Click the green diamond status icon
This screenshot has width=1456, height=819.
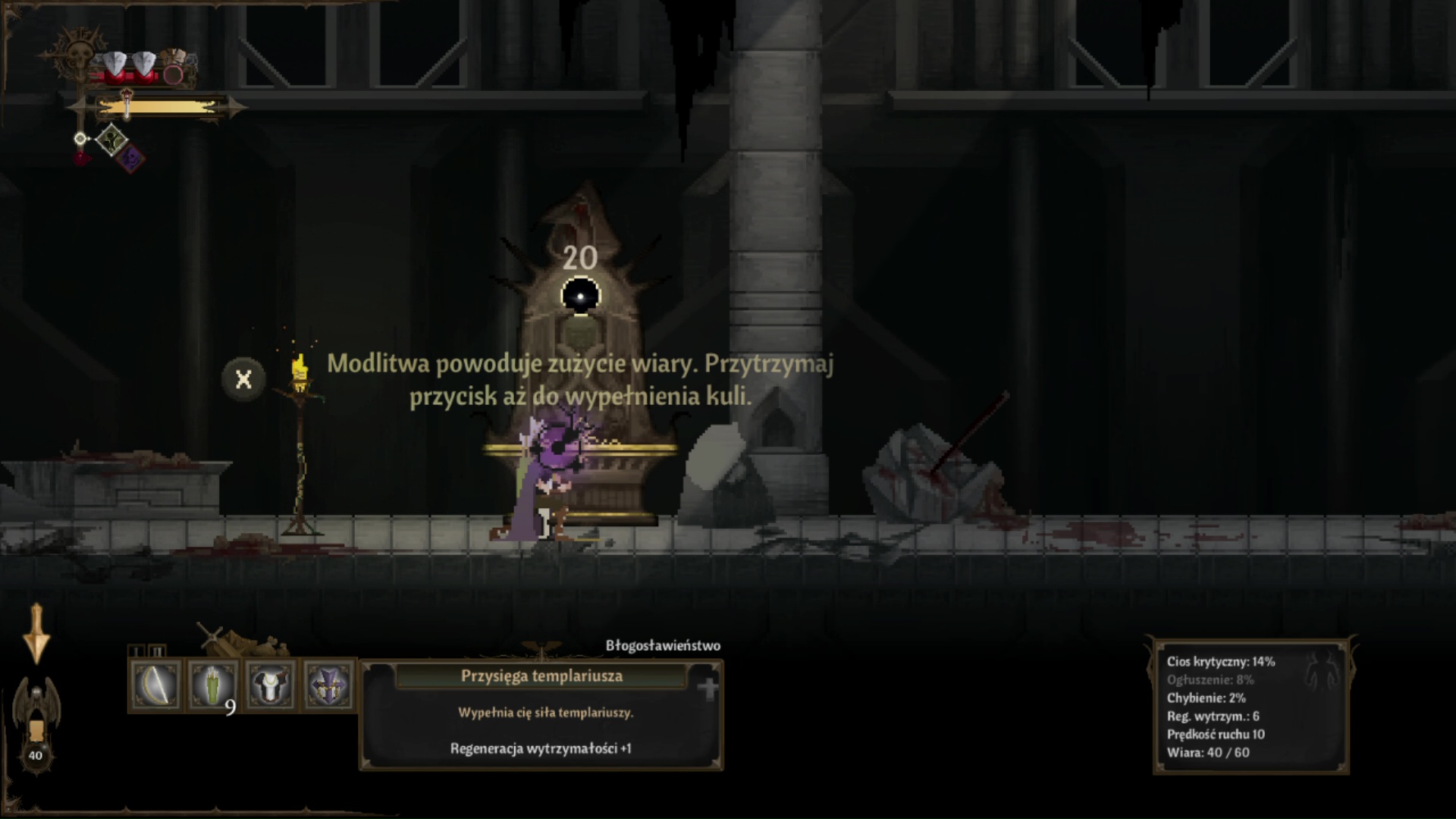click(x=111, y=140)
